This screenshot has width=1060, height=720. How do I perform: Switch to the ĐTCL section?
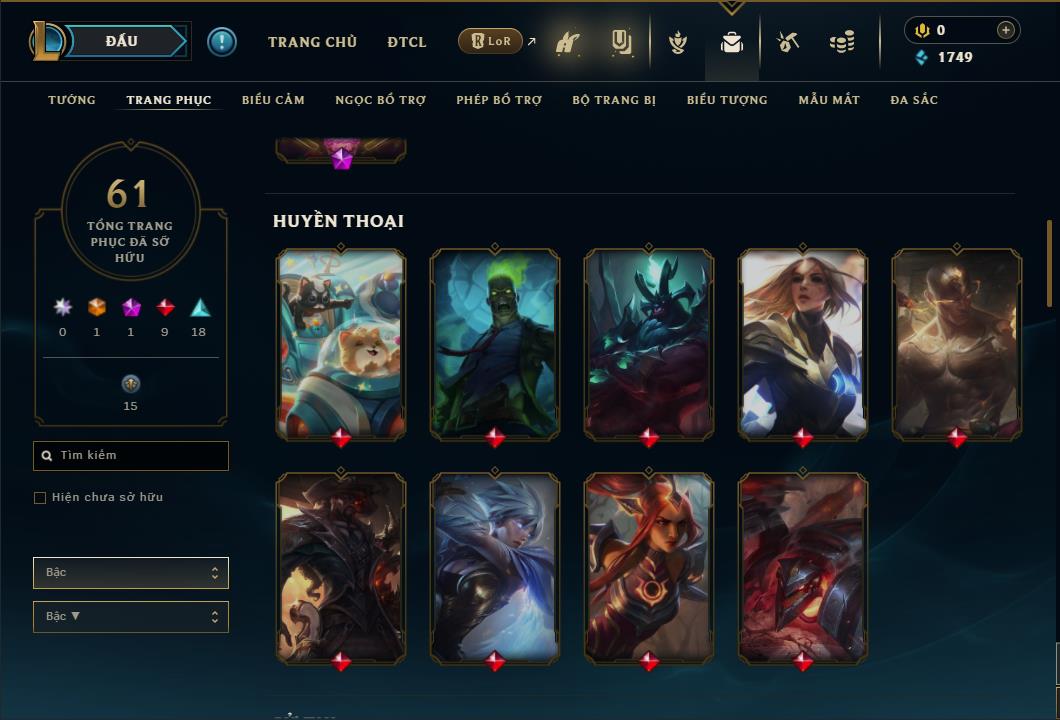point(406,42)
